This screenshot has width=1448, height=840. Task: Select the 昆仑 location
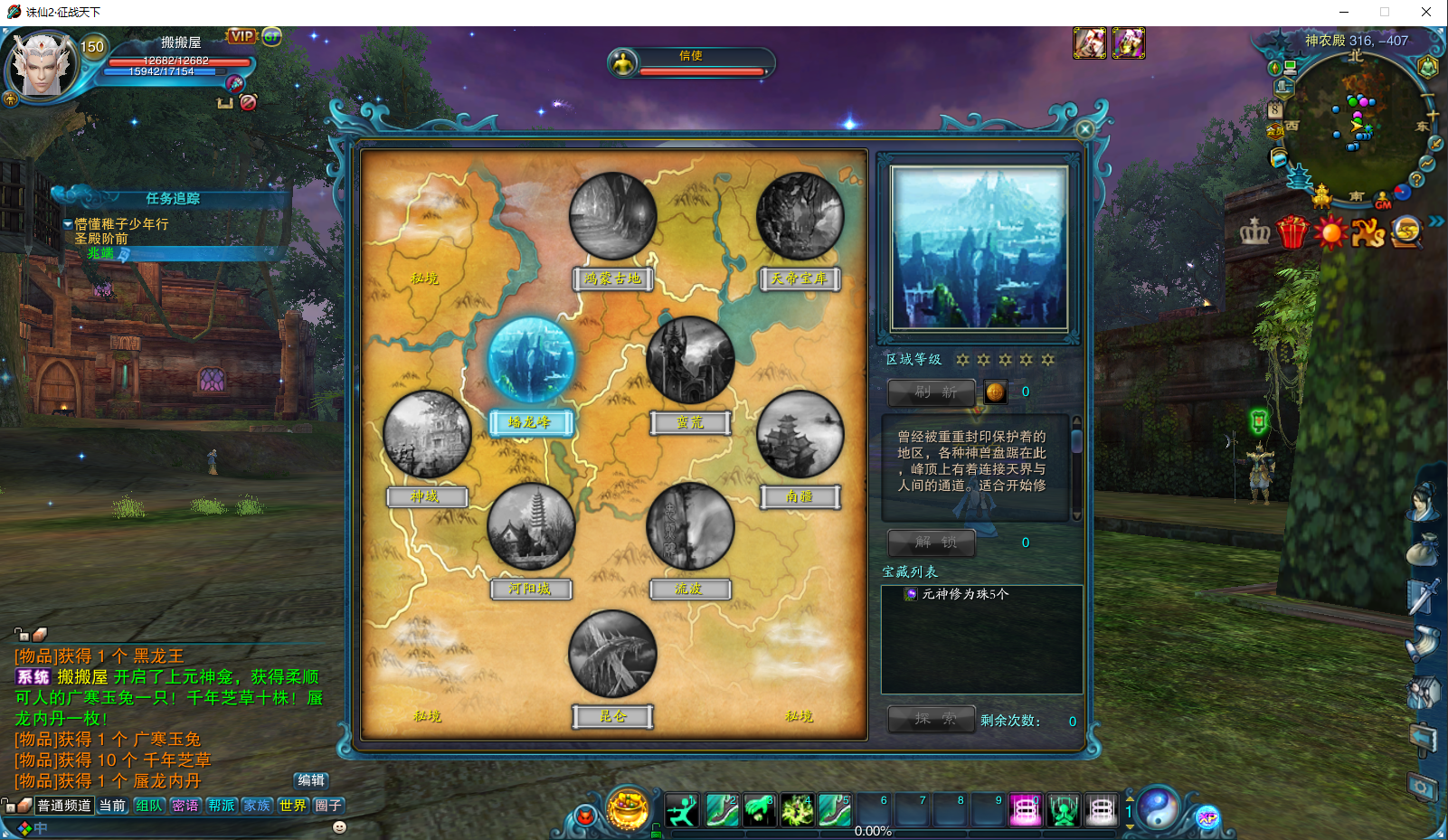[612, 654]
